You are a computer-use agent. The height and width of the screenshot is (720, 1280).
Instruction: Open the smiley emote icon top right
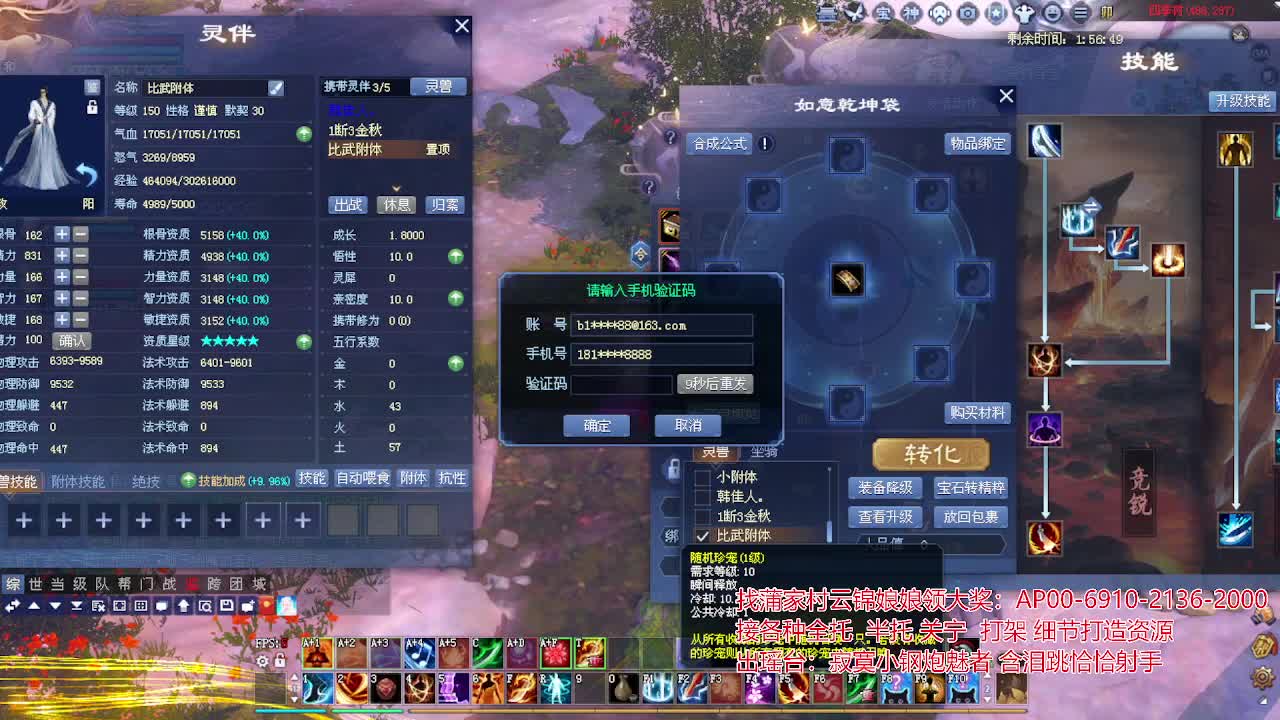(1053, 14)
